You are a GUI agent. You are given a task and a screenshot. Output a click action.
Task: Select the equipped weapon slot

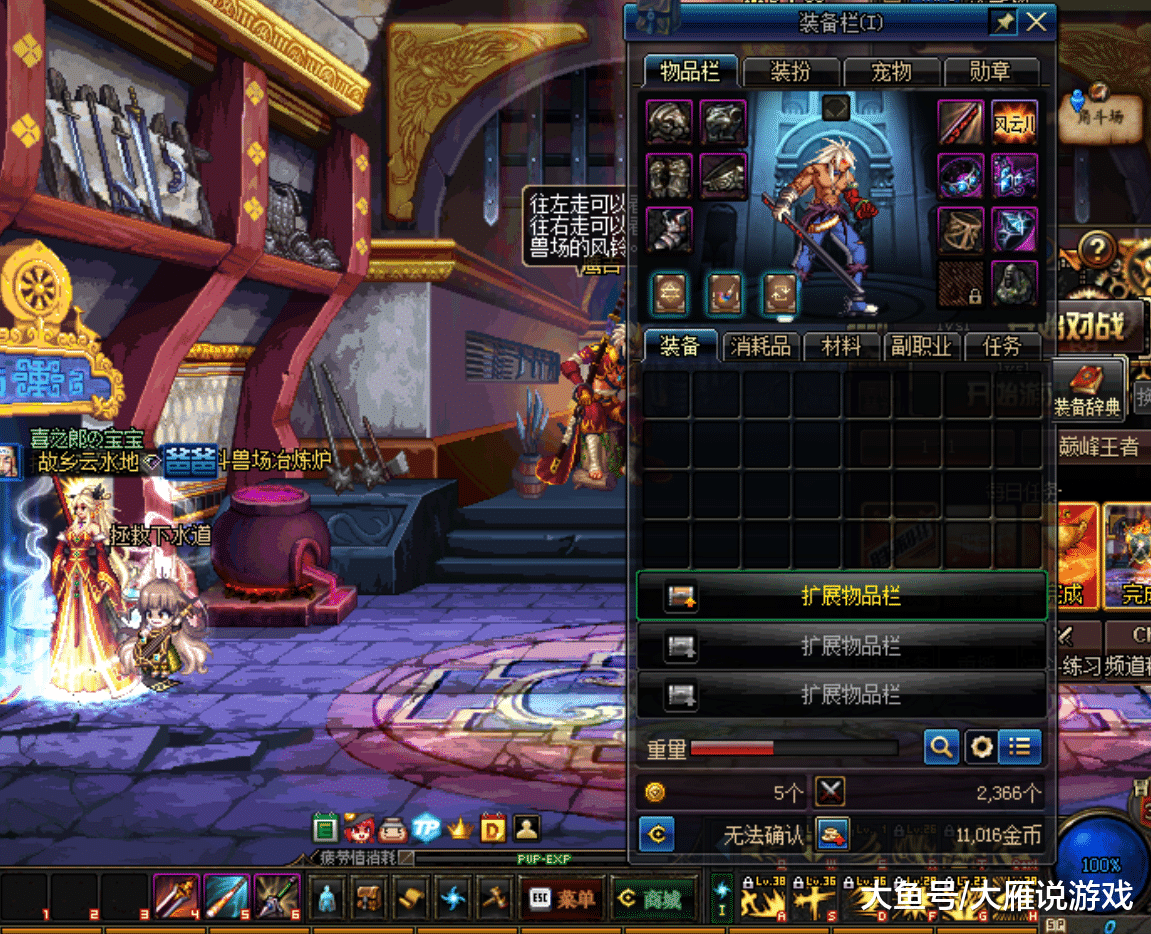pyautogui.click(x=960, y=123)
